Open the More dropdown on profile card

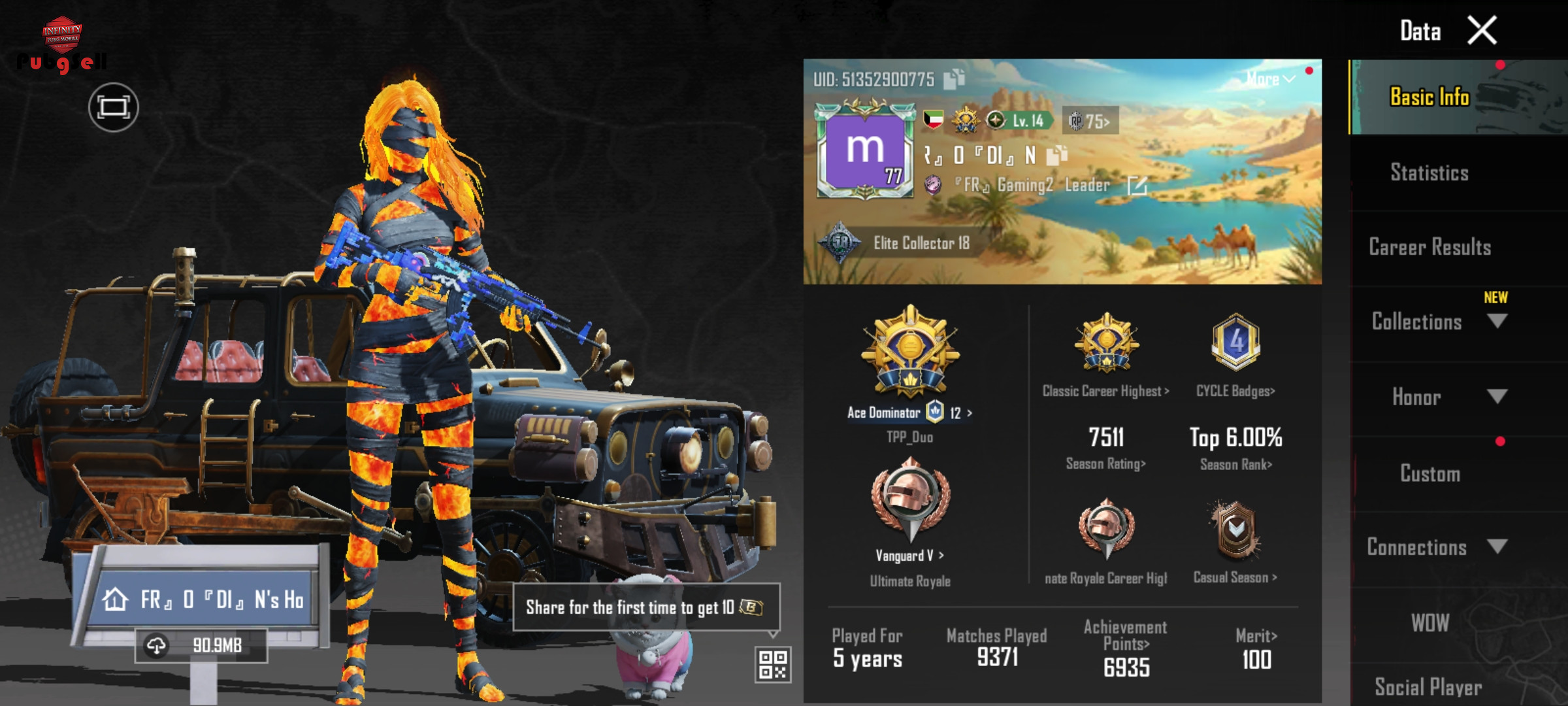[1270, 79]
